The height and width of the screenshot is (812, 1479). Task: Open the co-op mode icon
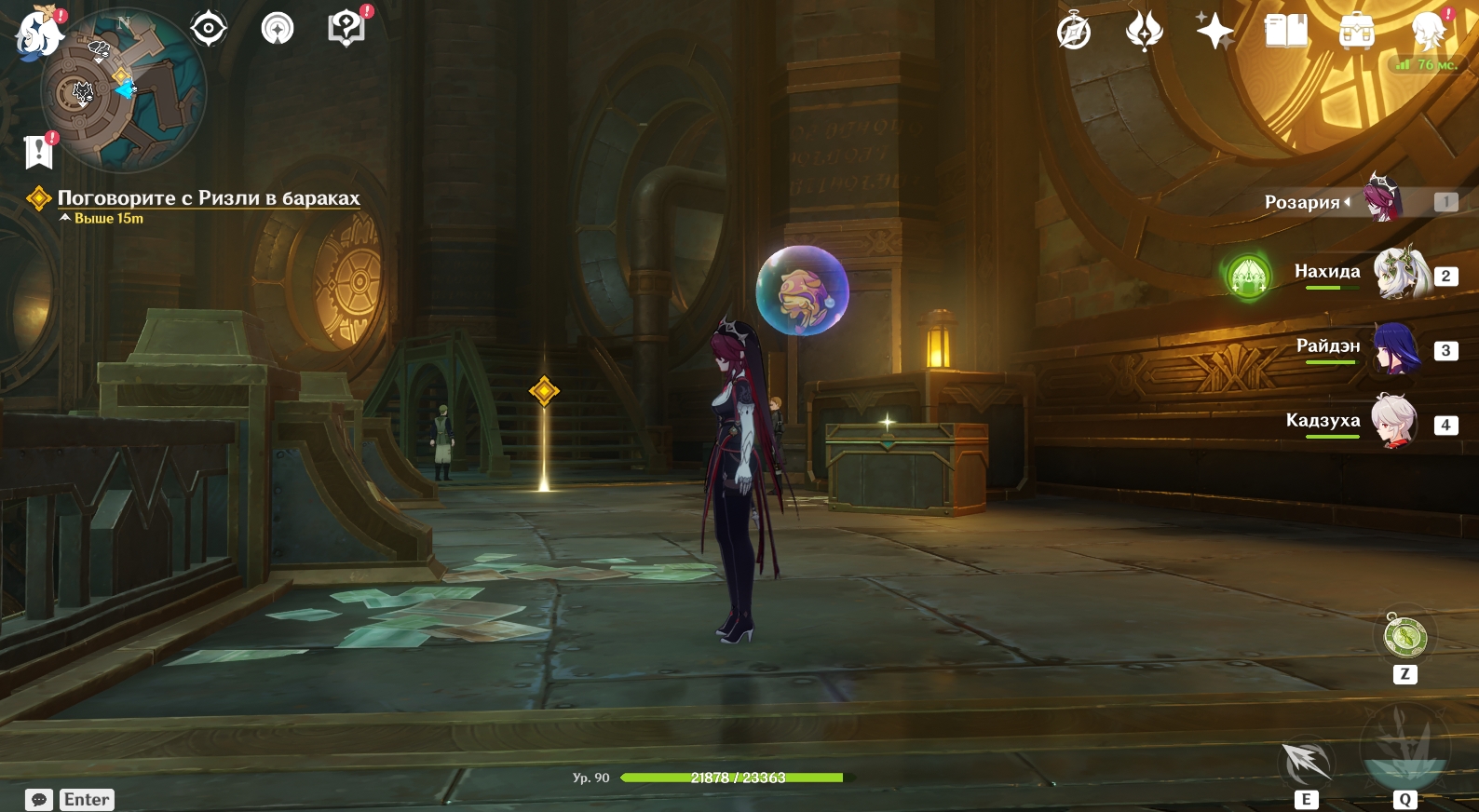tap(278, 29)
